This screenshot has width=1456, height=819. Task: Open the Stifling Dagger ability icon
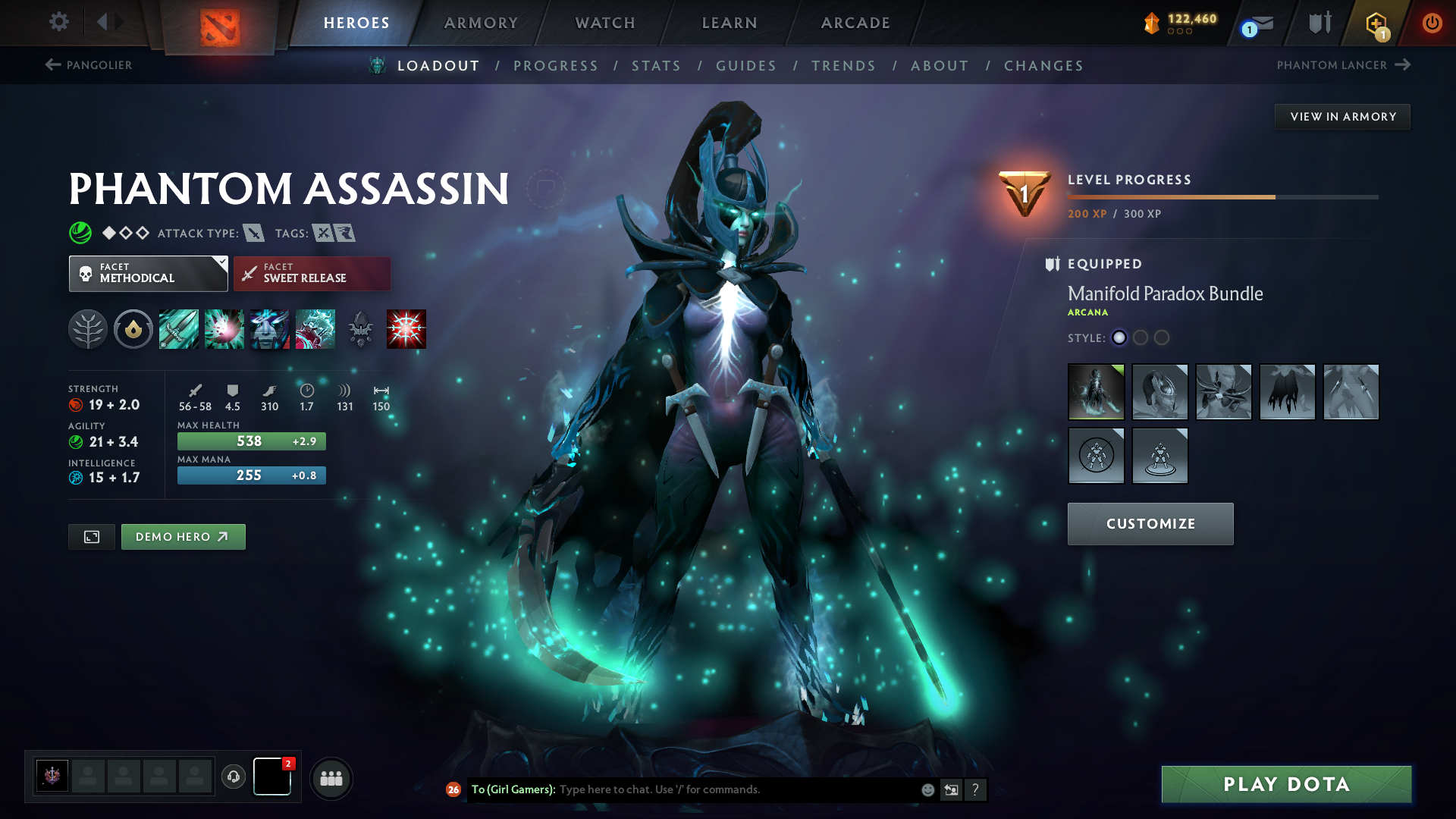[x=179, y=328]
